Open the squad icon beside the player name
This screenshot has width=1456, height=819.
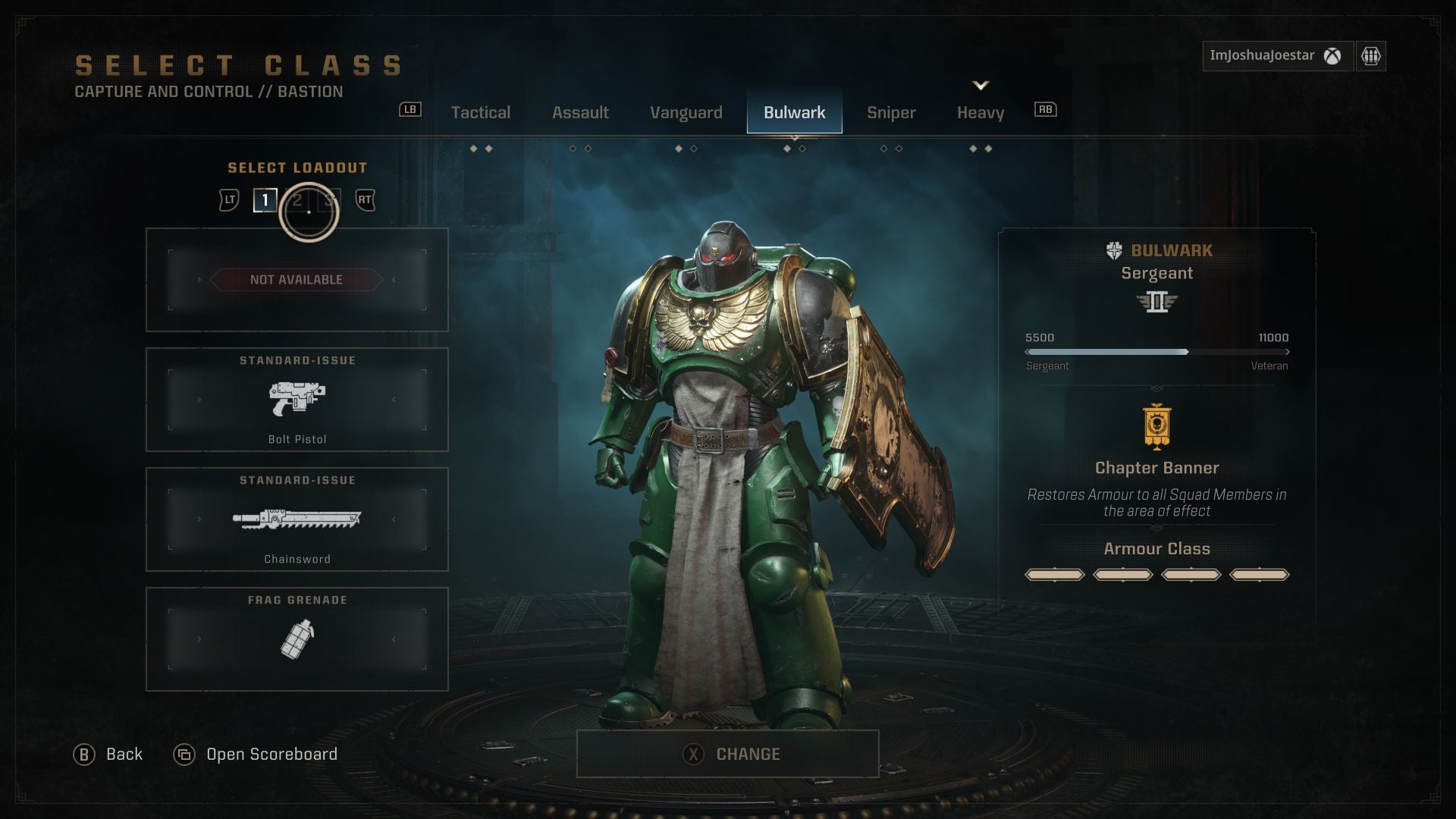pyautogui.click(x=1370, y=56)
